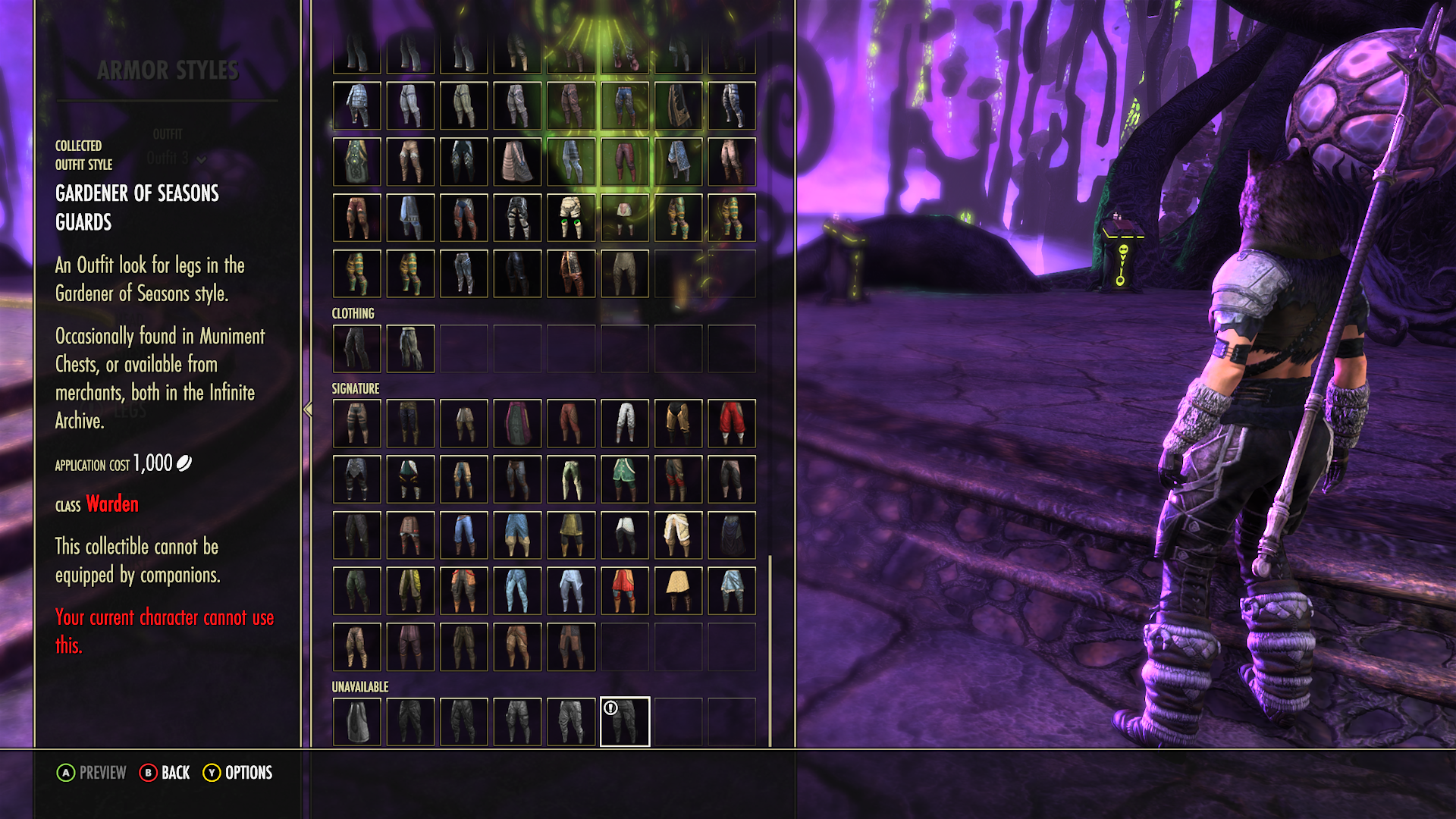Open the Outfit 3 dropdown
Image resolution: width=1456 pixels, height=819 pixels.
(x=173, y=160)
